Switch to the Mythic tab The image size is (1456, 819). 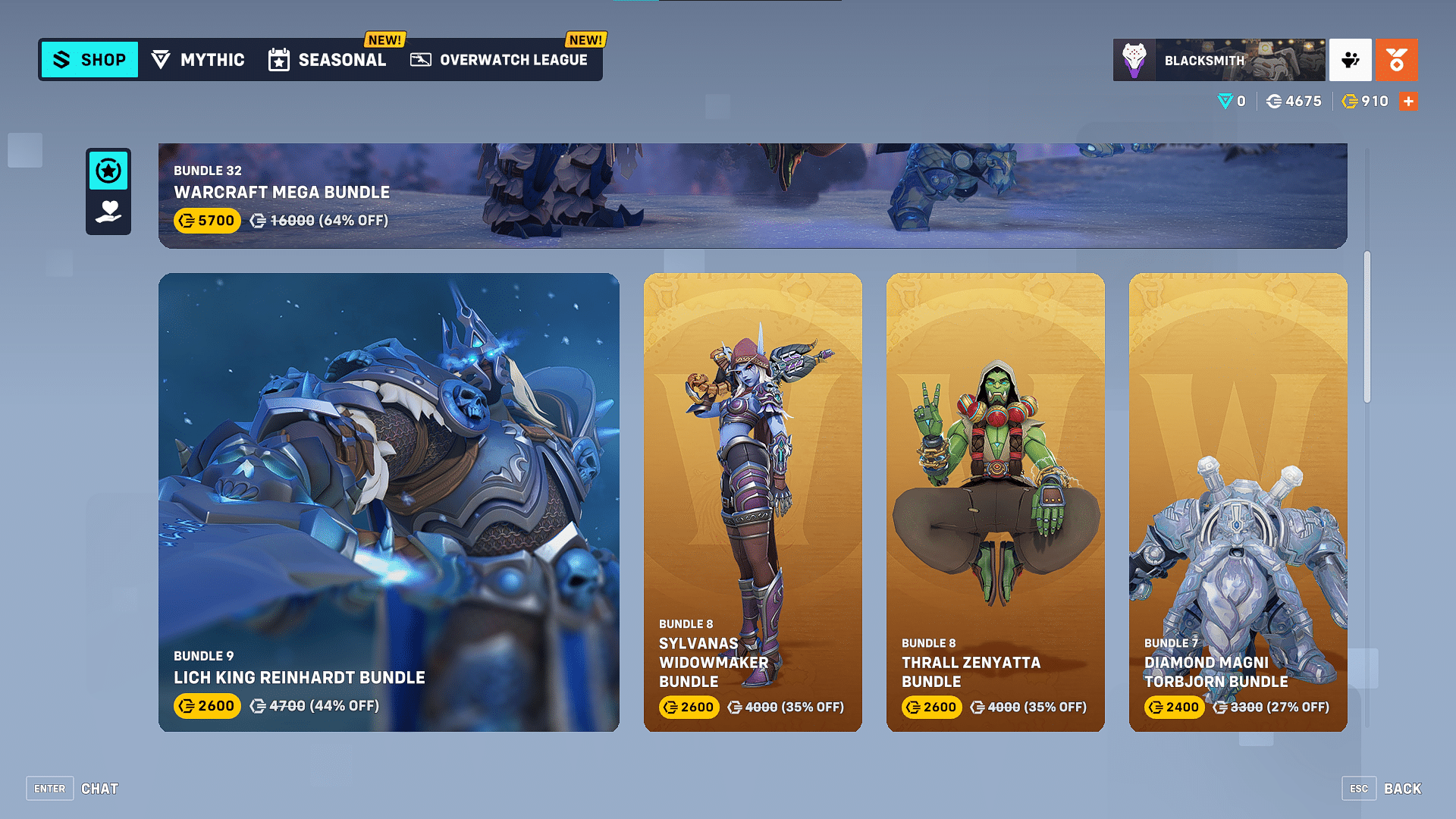click(x=199, y=59)
